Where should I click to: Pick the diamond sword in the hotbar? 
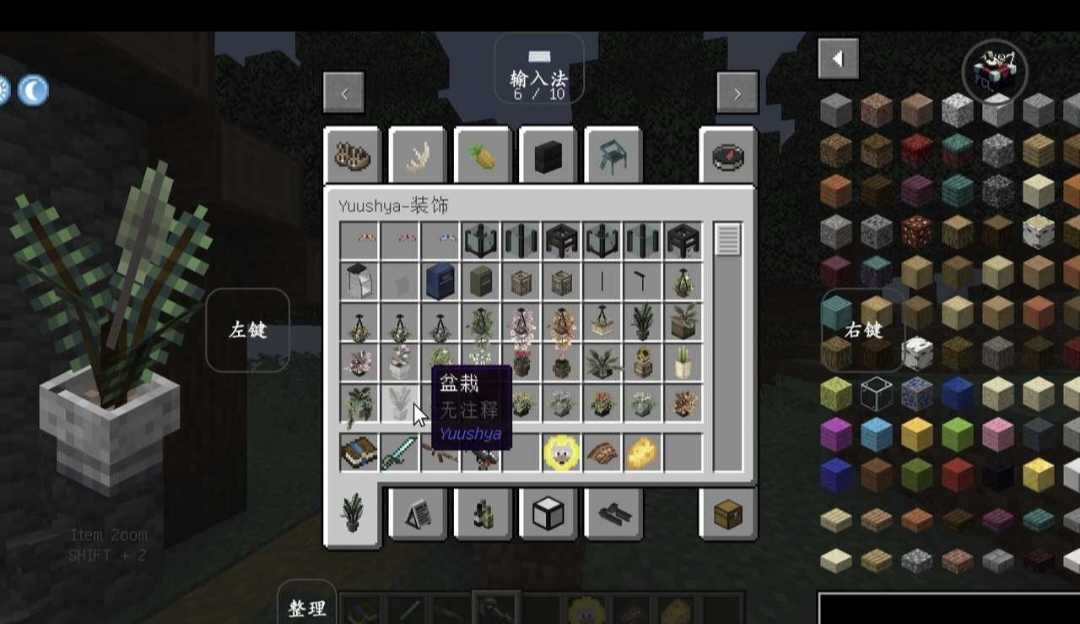point(400,453)
